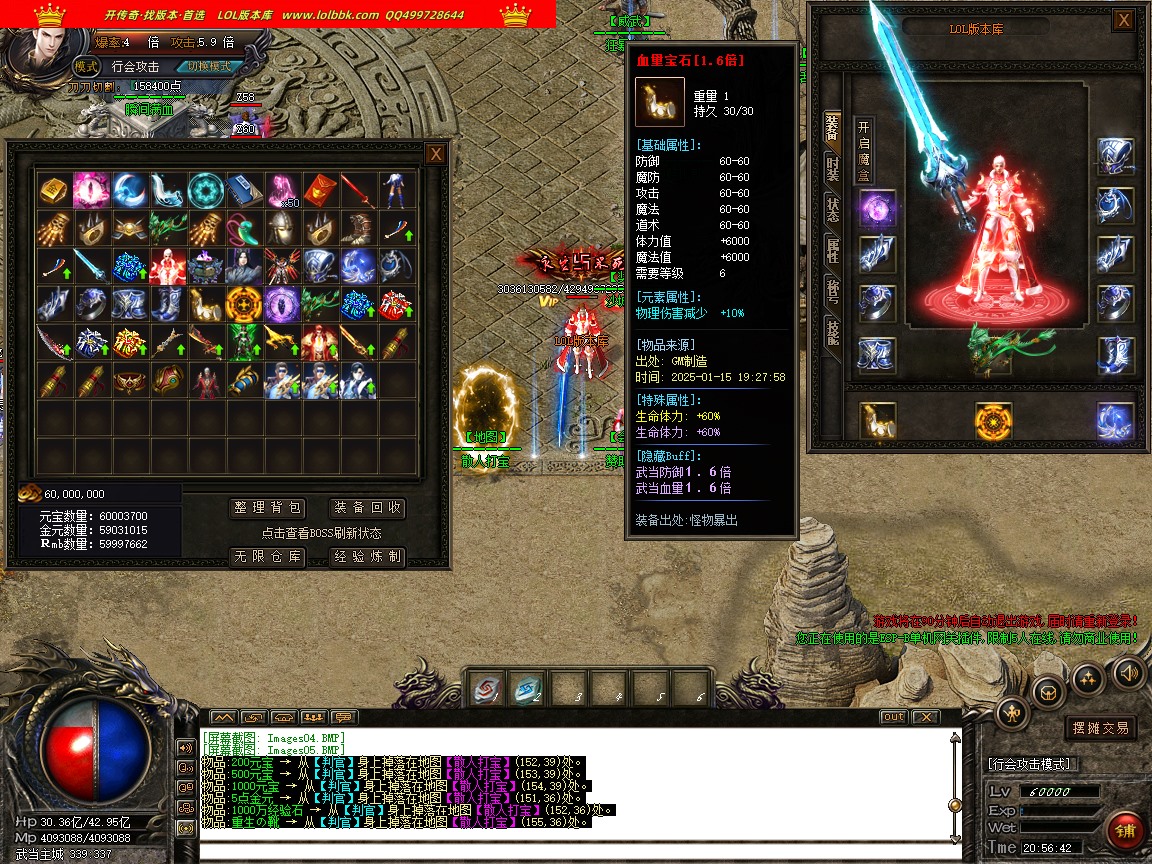Screen dimensions: 1152x864
Task: Click the 摆摊交易 stall trade button
Action: (x=1100, y=728)
